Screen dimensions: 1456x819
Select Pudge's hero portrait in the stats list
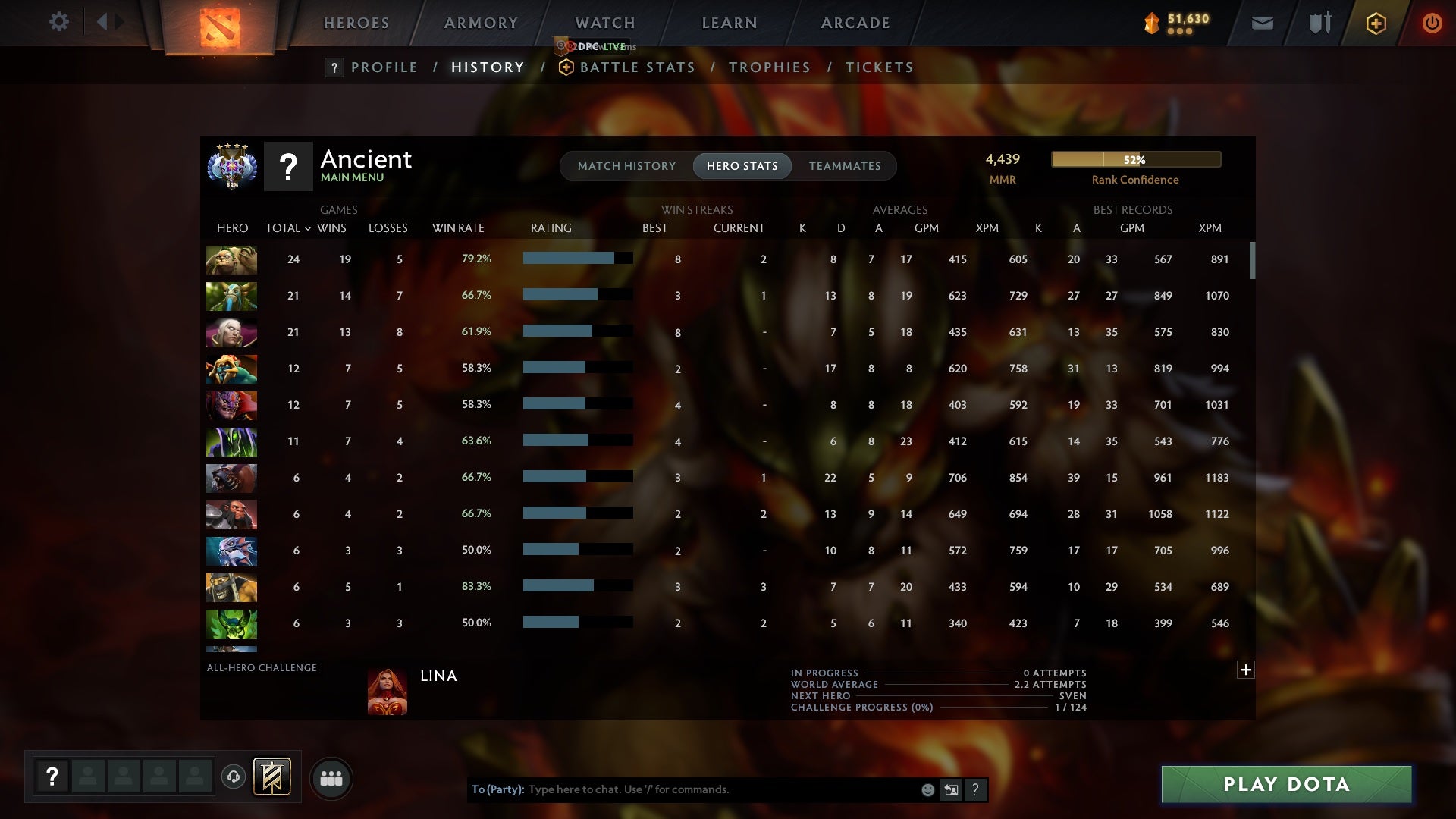231,259
